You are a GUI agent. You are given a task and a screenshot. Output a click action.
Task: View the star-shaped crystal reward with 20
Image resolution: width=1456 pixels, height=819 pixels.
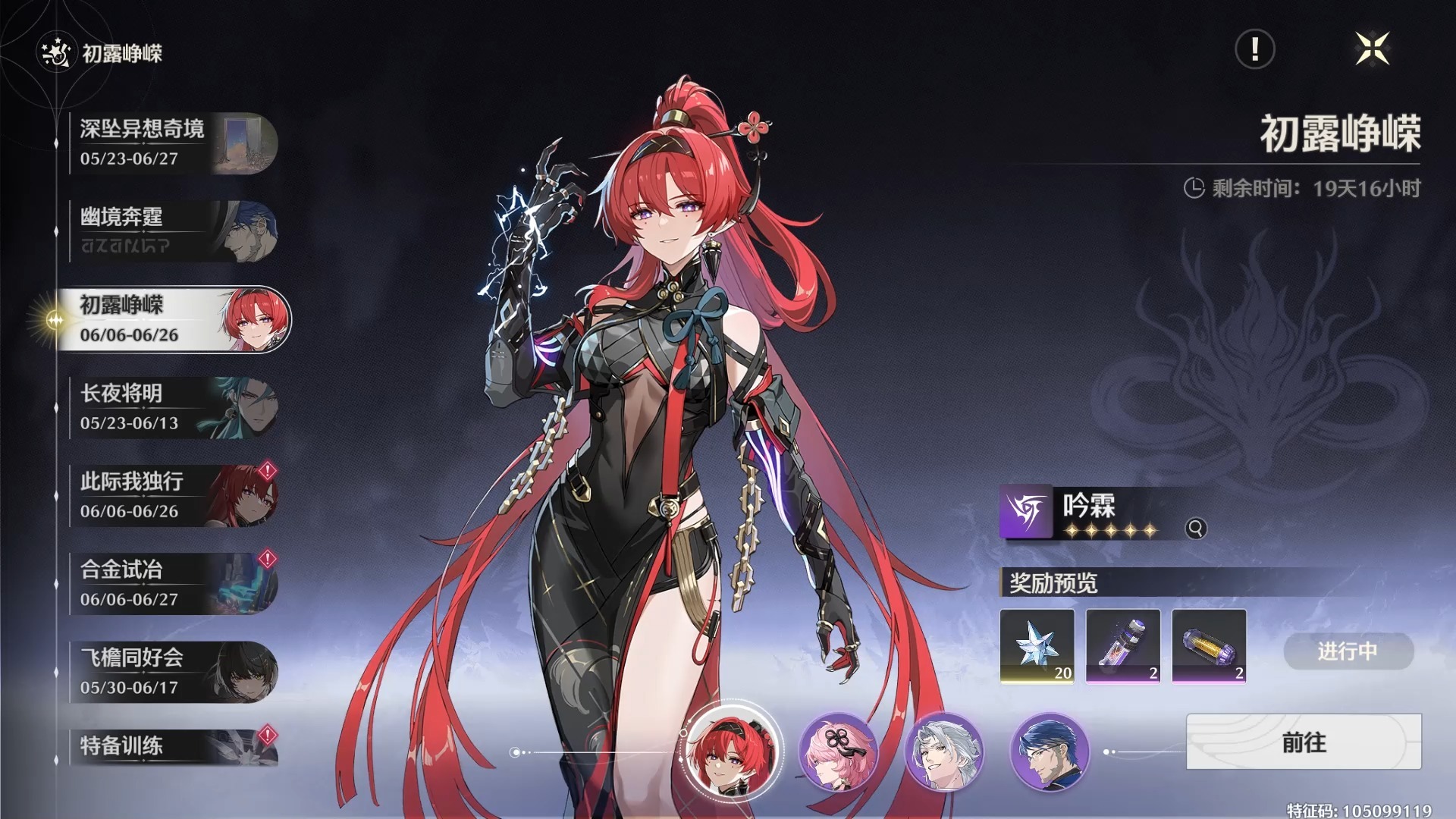pyautogui.click(x=1037, y=645)
